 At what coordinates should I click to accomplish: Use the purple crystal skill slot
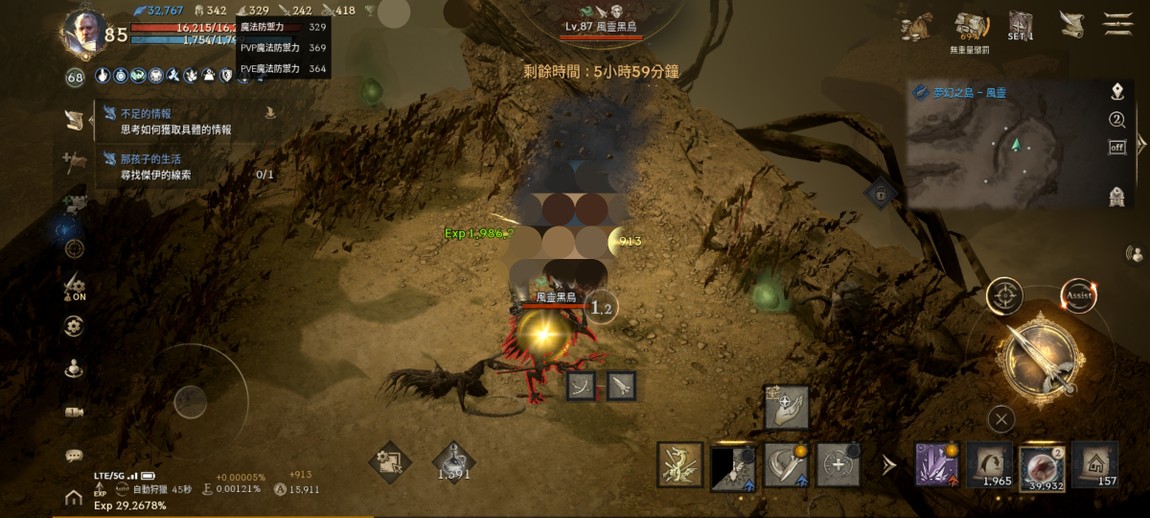(937, 465)
